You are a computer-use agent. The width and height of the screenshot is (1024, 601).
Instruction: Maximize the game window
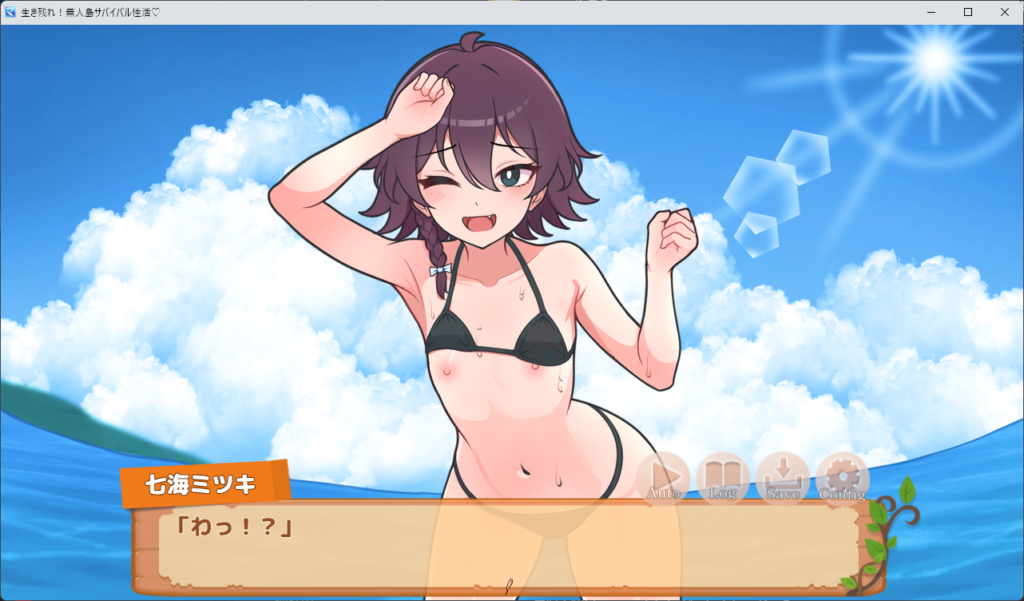(x=967, y=12)
